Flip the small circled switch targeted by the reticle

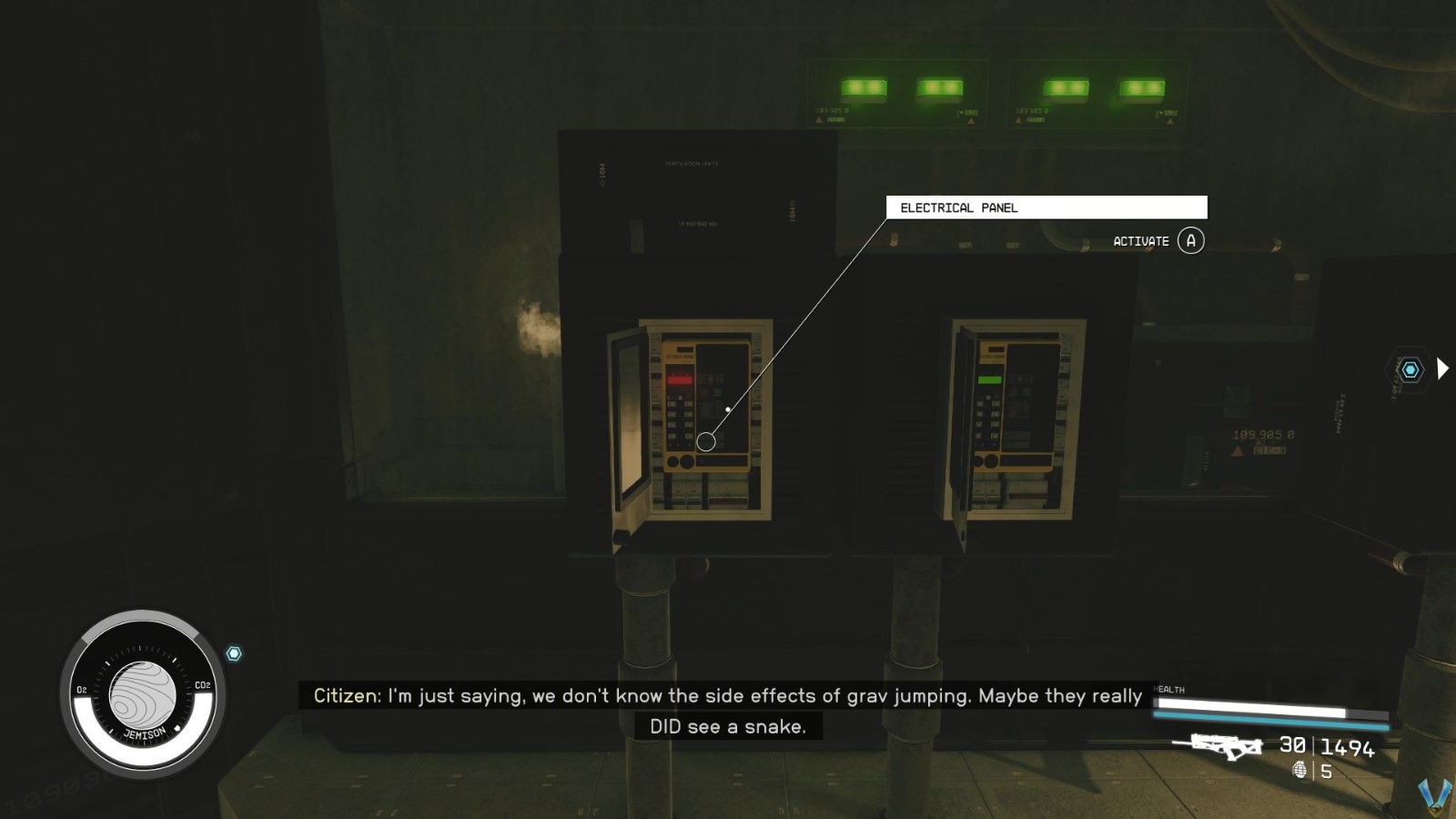coord(704,442)
